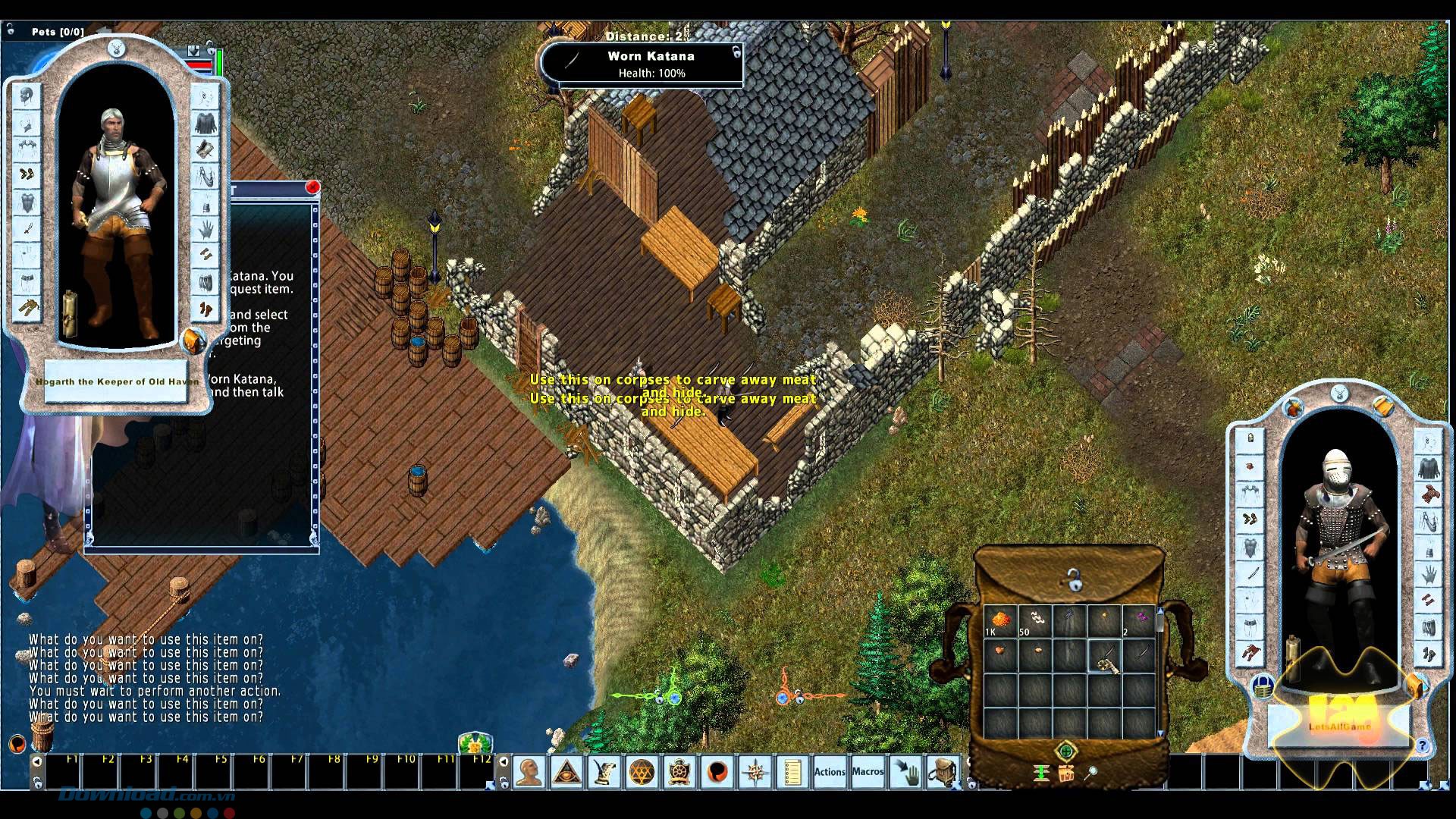Select the gold pile stack marked 1K
Viewport: 1456px width, 819px height.
coord(1000,620)
